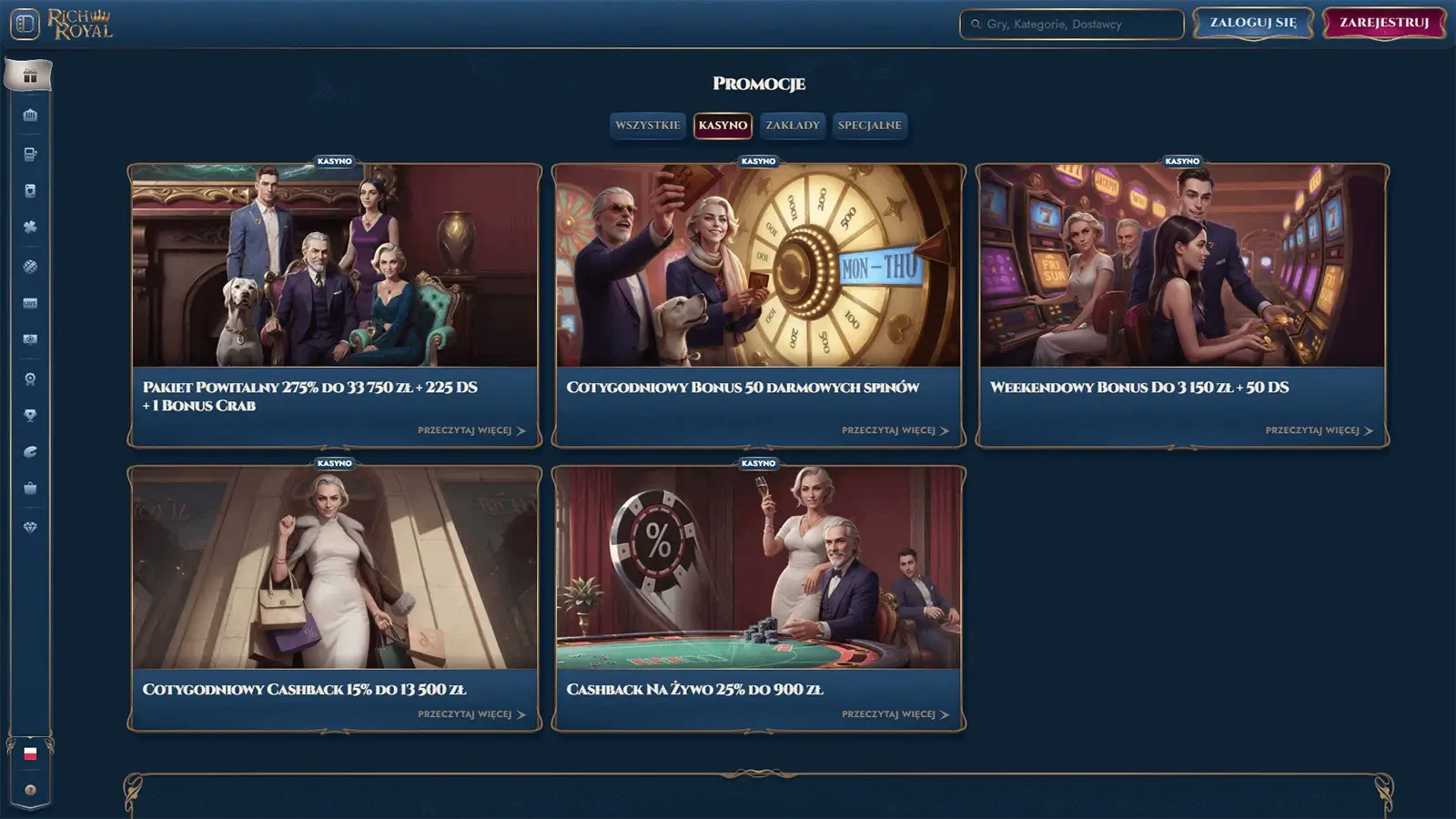Show the Zakłady promotions tab
Viewport: 1456px width, 819px height.
tap(792, 126)
